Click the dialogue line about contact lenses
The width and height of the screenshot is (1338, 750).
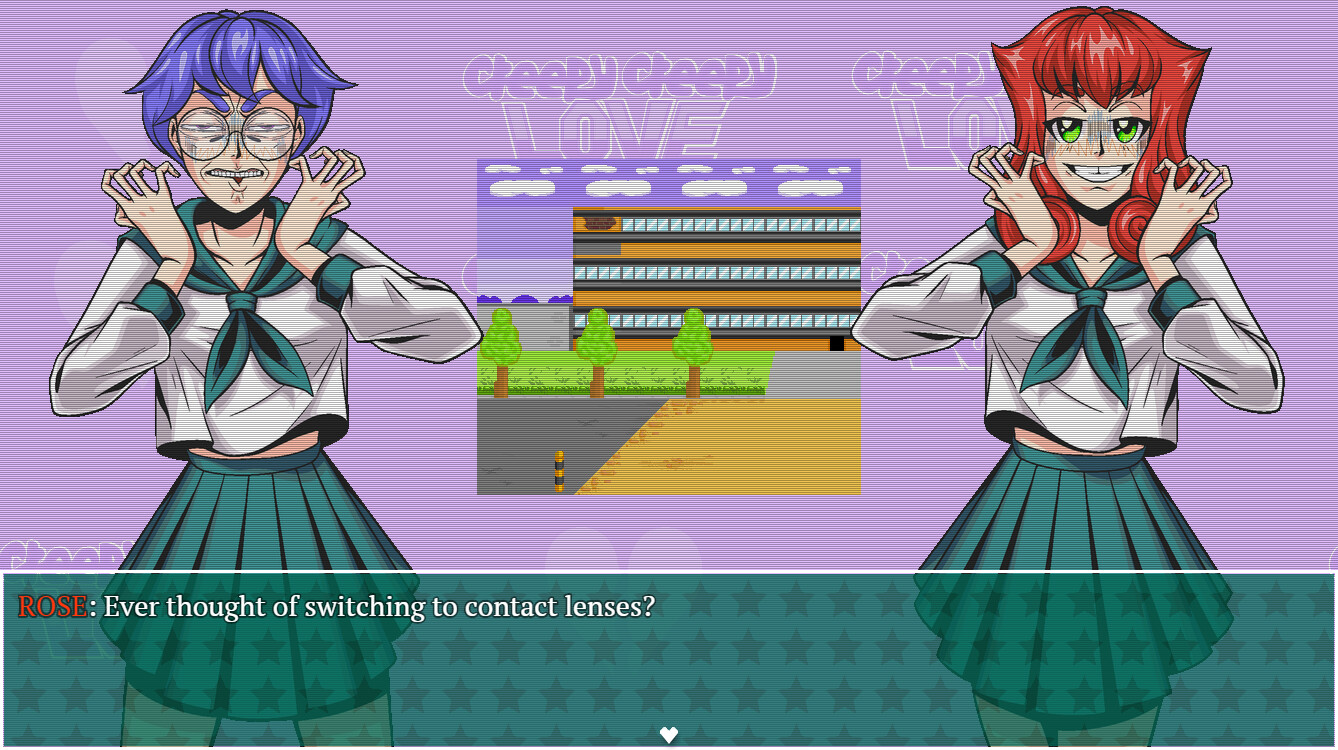[380, 606]
